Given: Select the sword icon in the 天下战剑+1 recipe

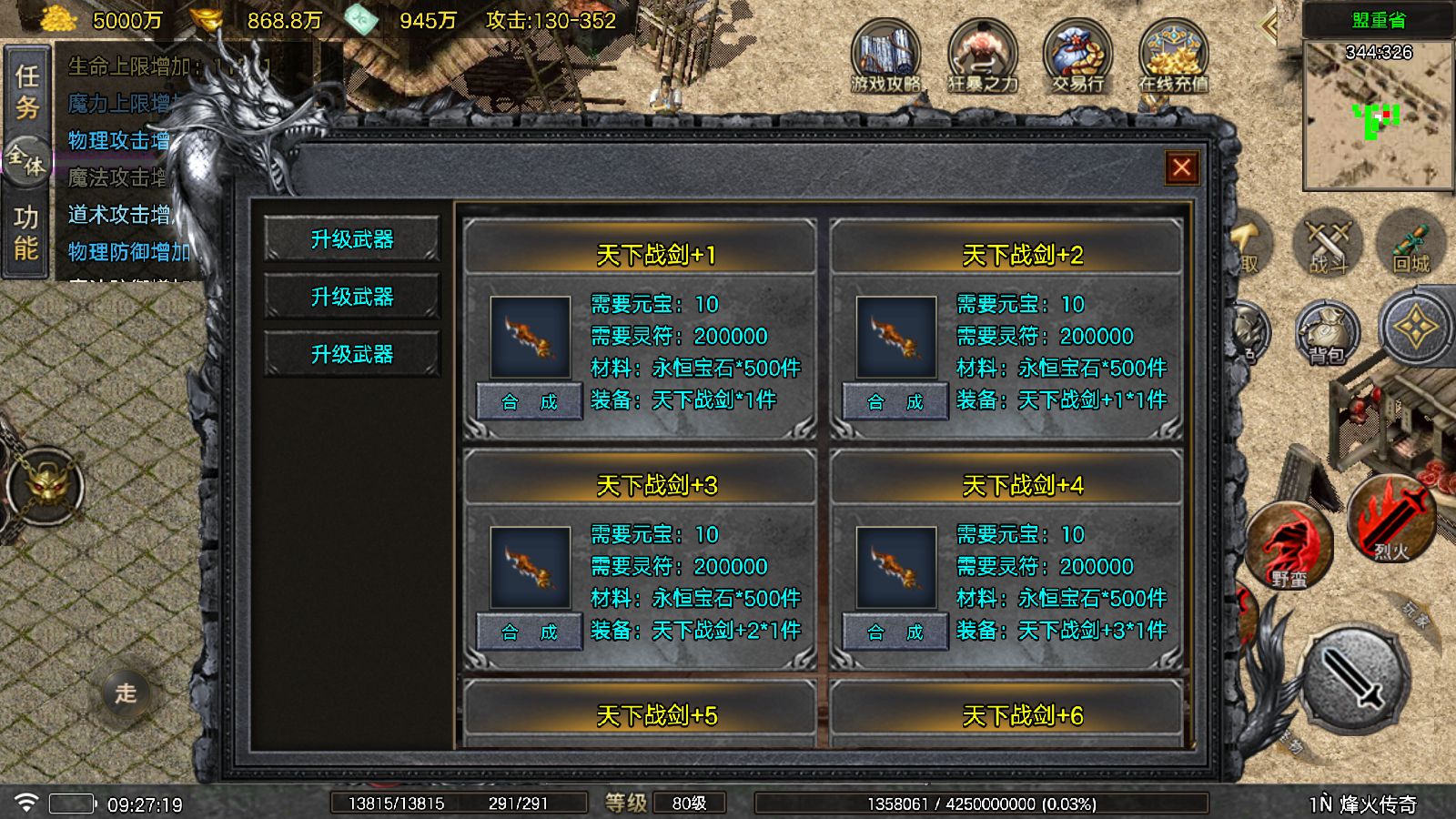Looking at the screenshot, I should point(530,337).
